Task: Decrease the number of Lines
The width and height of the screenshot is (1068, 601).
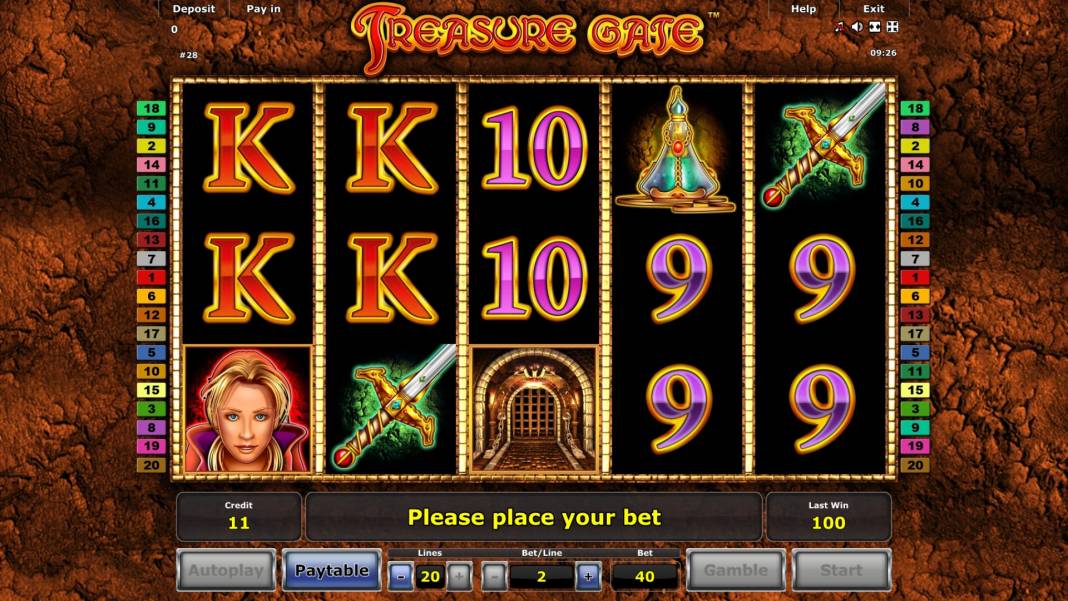Action: click(400, 575)
